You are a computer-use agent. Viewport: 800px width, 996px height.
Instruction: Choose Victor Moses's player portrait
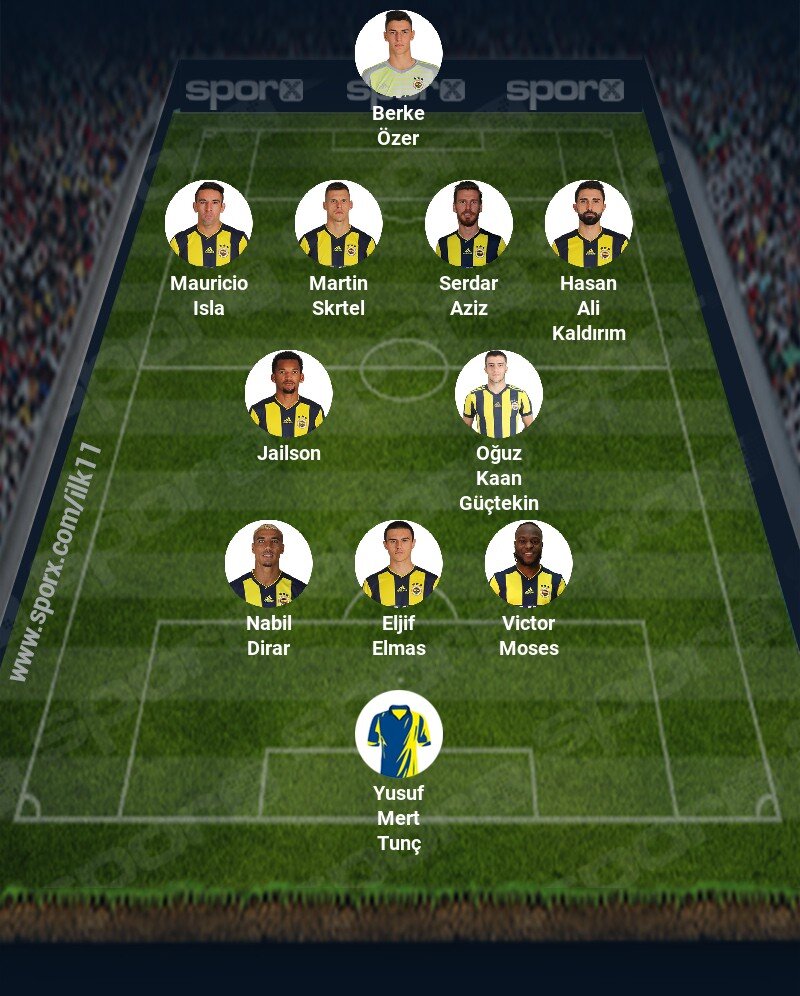pos(528,564)
